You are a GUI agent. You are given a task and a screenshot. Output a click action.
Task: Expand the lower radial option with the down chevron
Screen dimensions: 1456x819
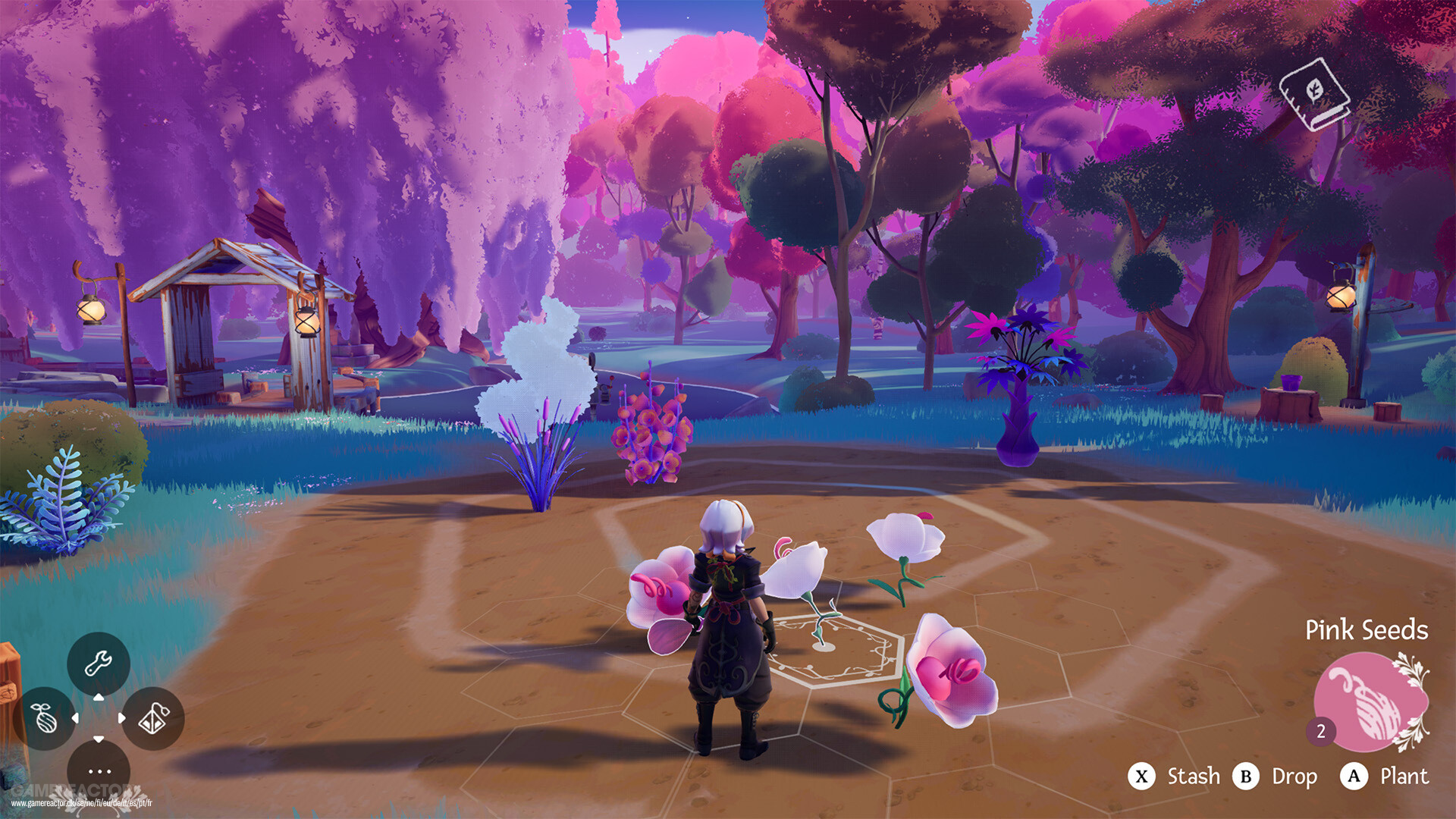click(x=99, y=739)
